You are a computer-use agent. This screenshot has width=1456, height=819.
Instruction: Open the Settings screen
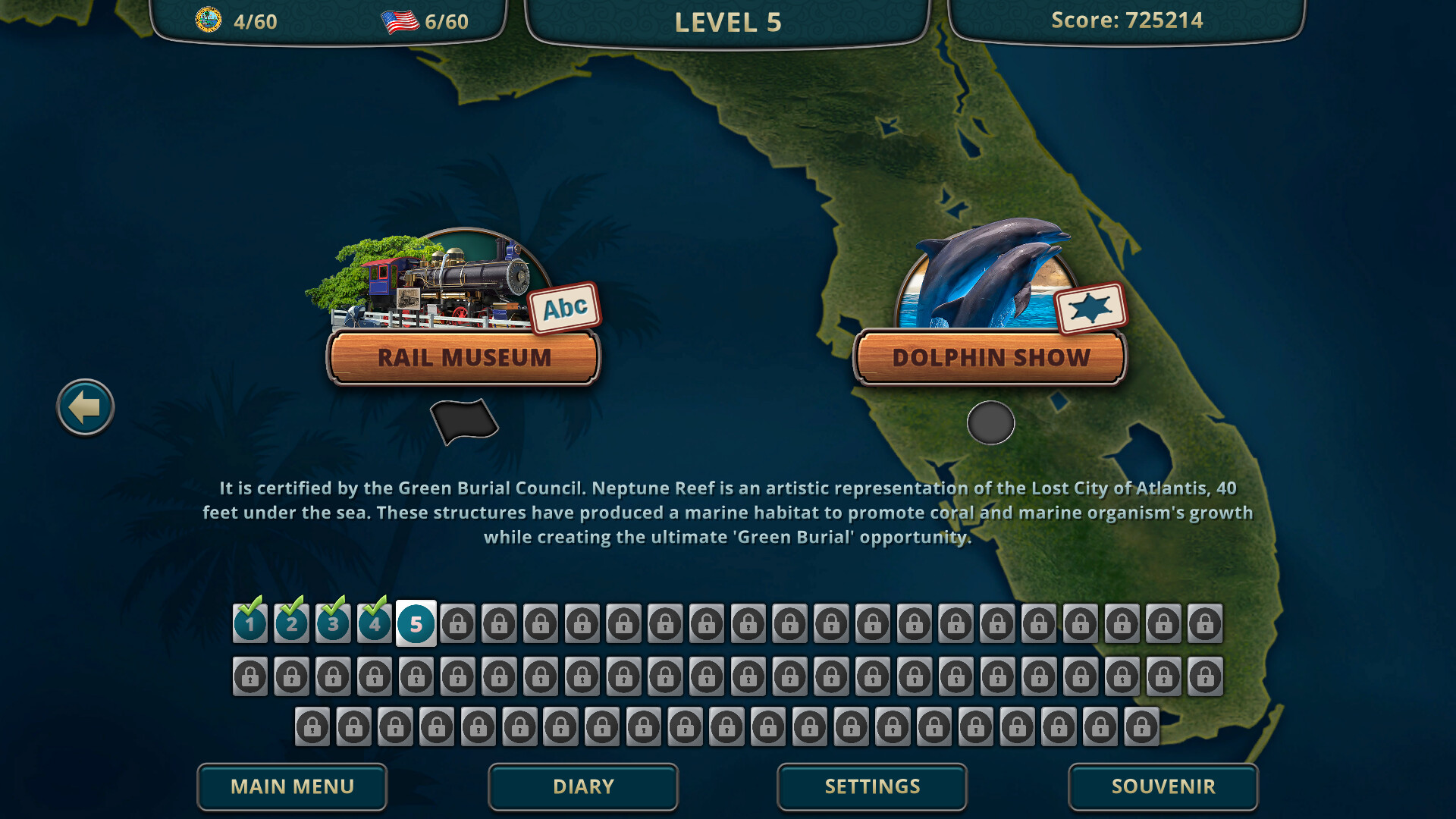pos(871,786)
